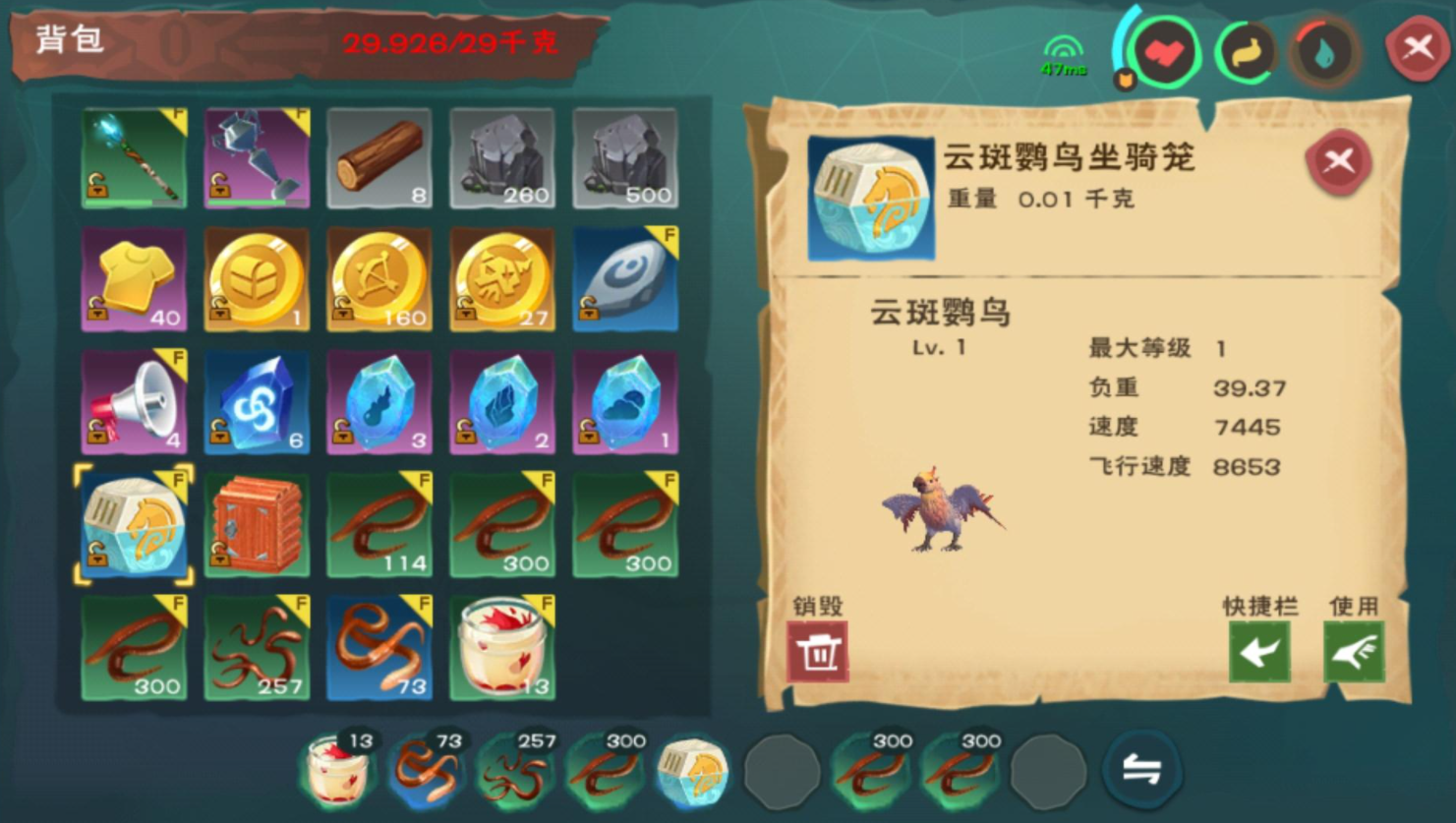Screen dimensions: 1456x823
Task: Click the green circular swap icon at top right
Action: click(x=1245, y=53)
